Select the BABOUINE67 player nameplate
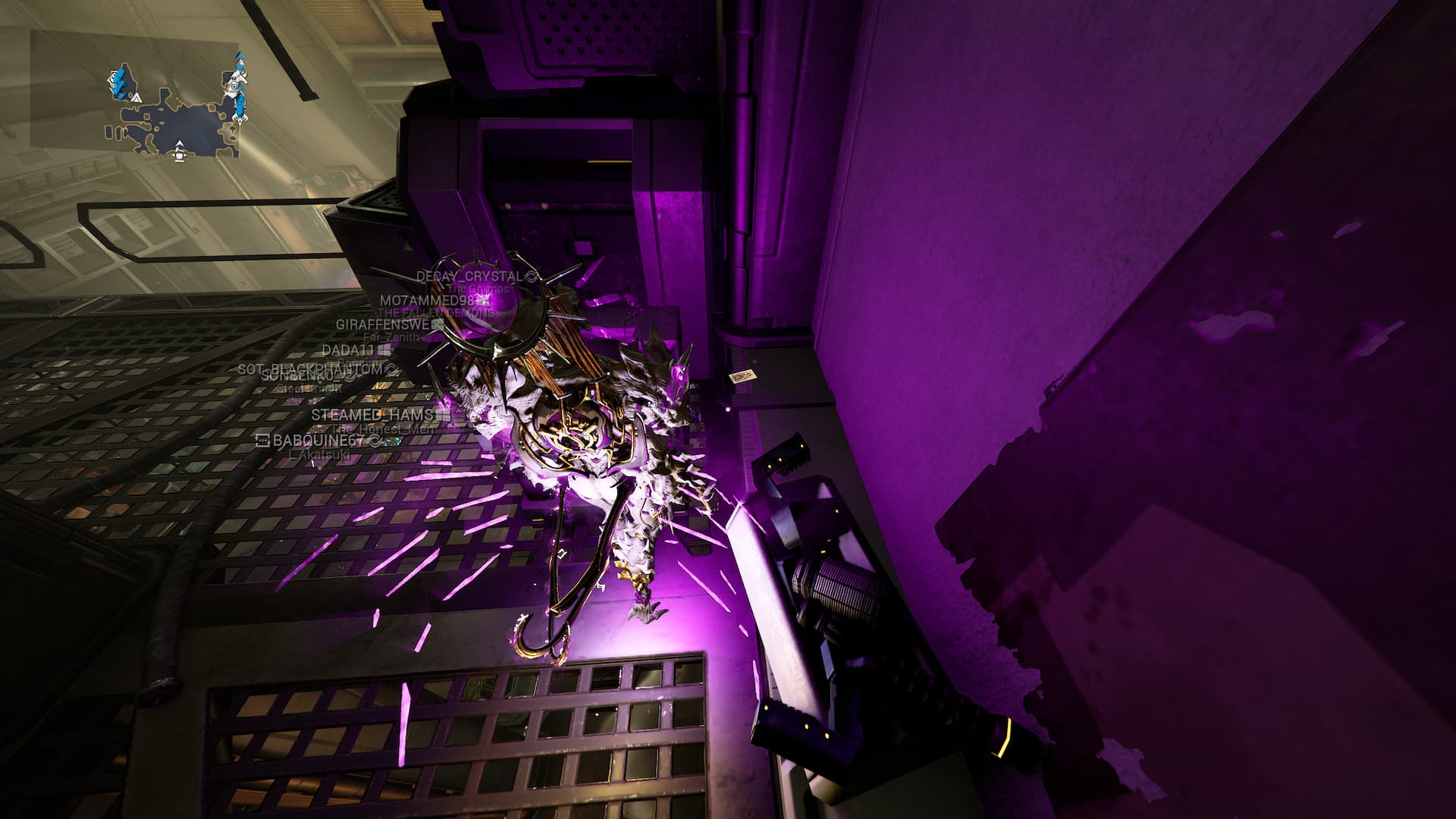The width and height of the screenshot is (1456, 819). click(318, 441)
